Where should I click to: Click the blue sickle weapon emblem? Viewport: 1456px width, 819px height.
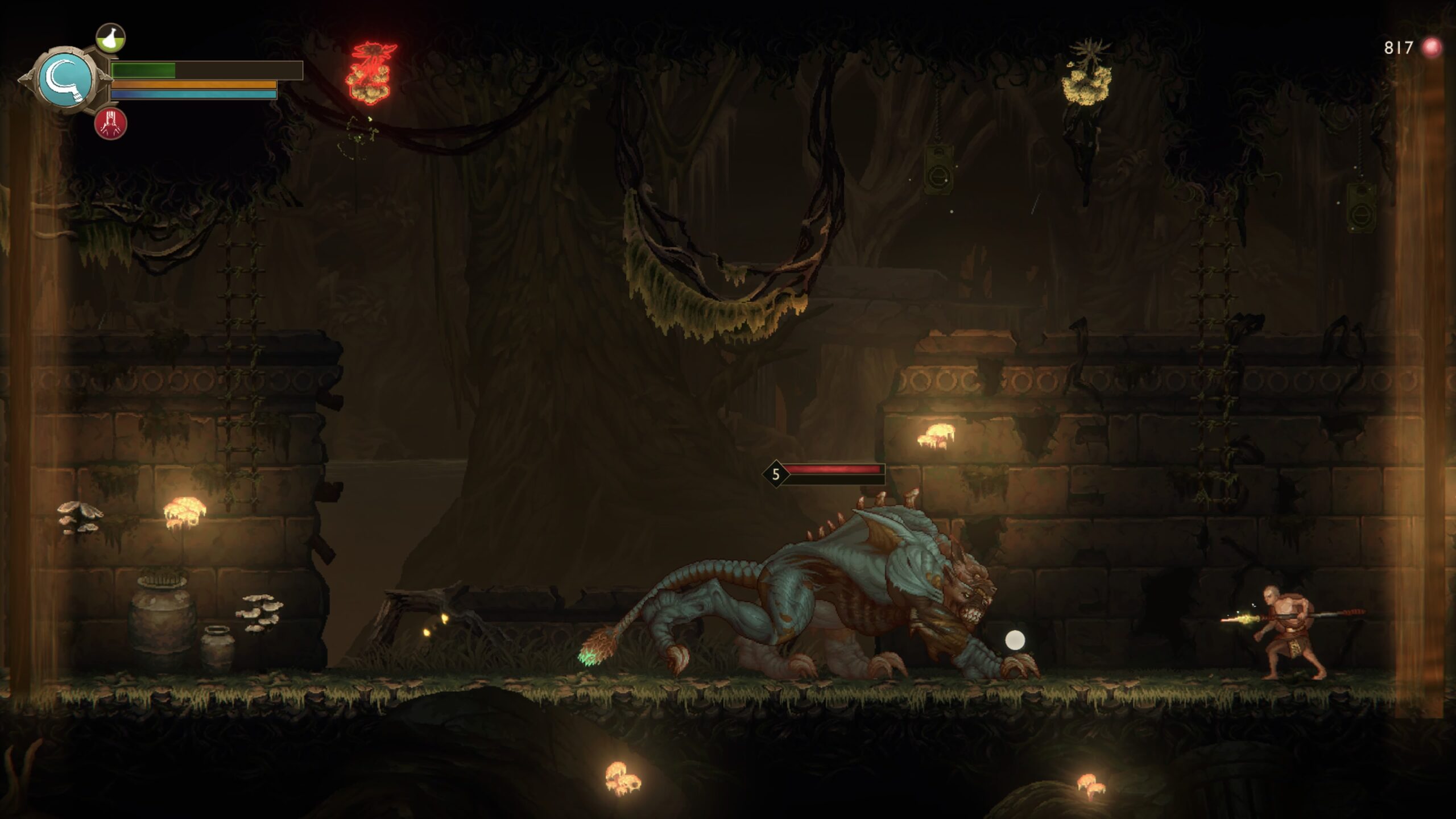click(x=66, y=80)
